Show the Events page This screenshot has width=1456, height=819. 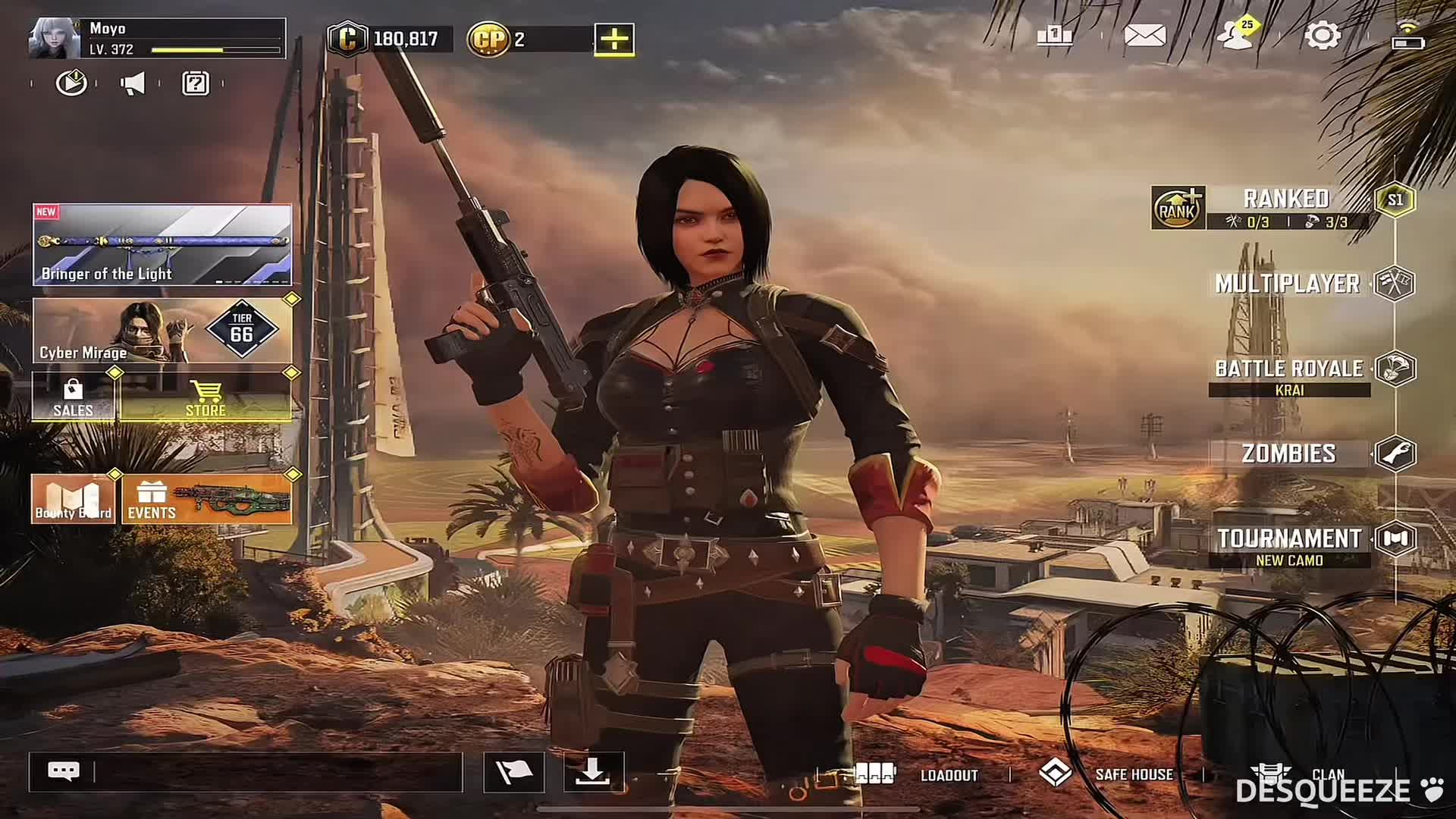206,499
